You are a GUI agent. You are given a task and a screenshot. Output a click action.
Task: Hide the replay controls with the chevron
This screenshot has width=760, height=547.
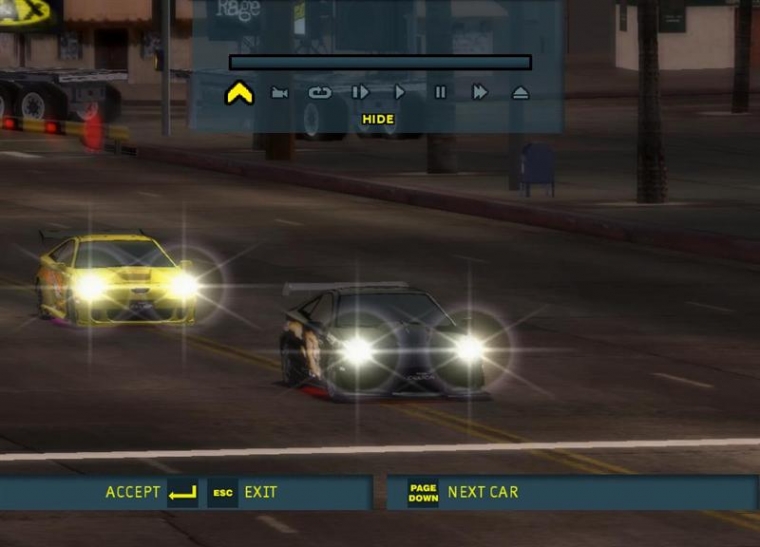point(239,93)
